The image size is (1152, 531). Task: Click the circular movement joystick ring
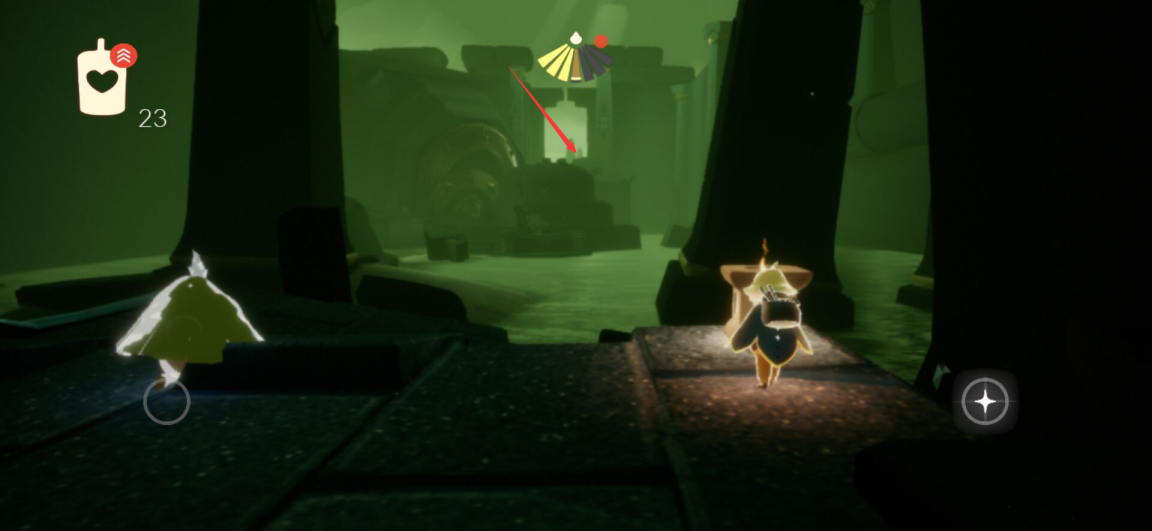click(166, 402)
